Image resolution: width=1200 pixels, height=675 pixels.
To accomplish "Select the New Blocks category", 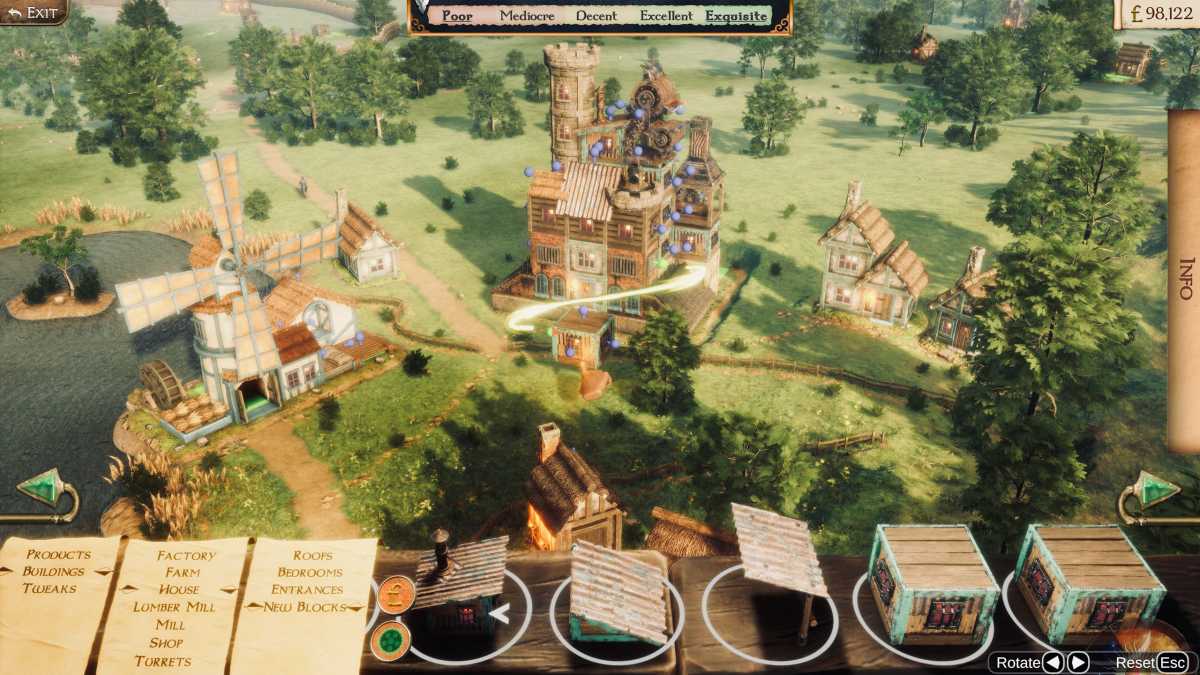I will coord(305,607).
